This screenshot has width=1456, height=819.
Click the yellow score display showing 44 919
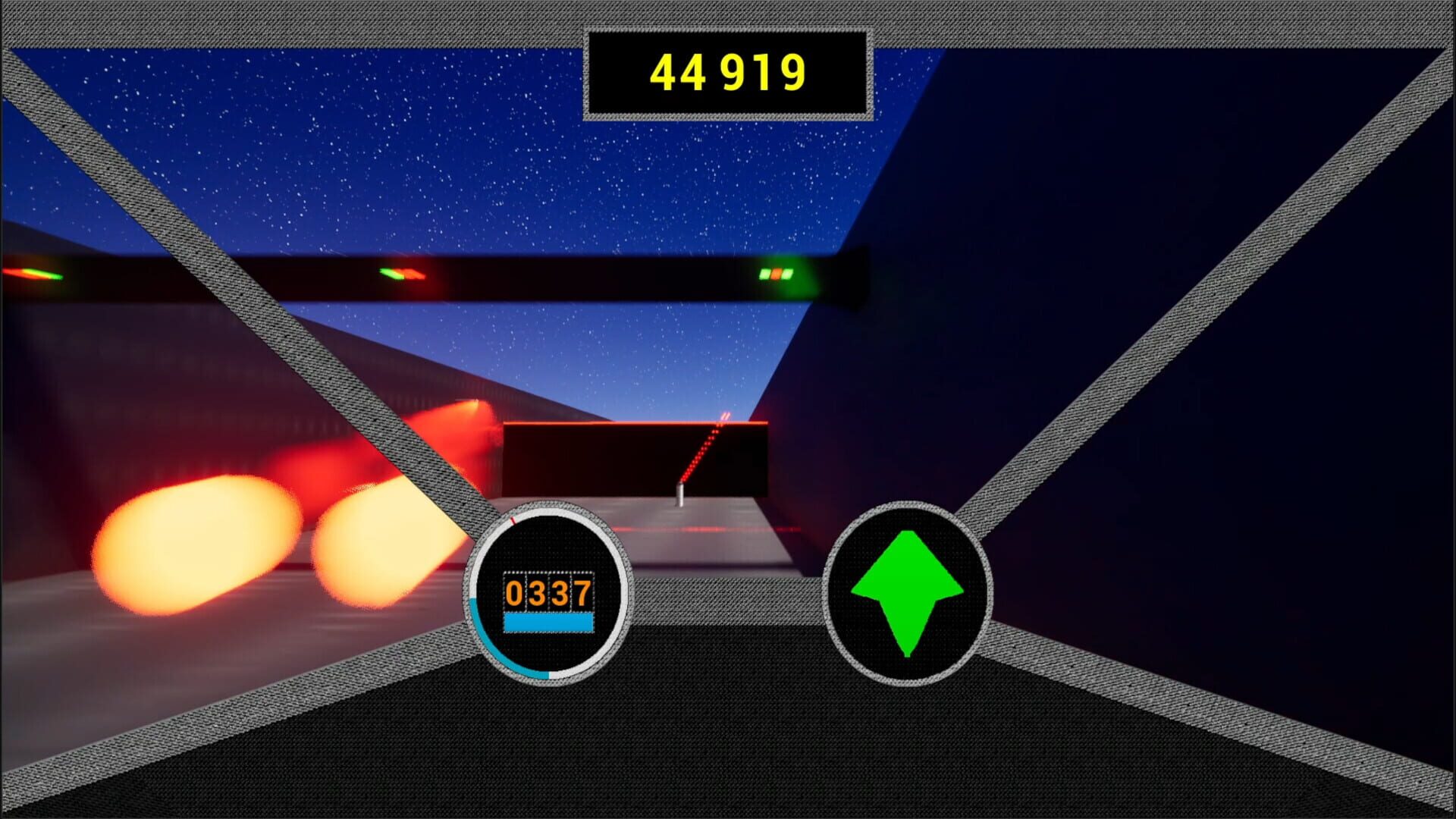coord(726,72)
